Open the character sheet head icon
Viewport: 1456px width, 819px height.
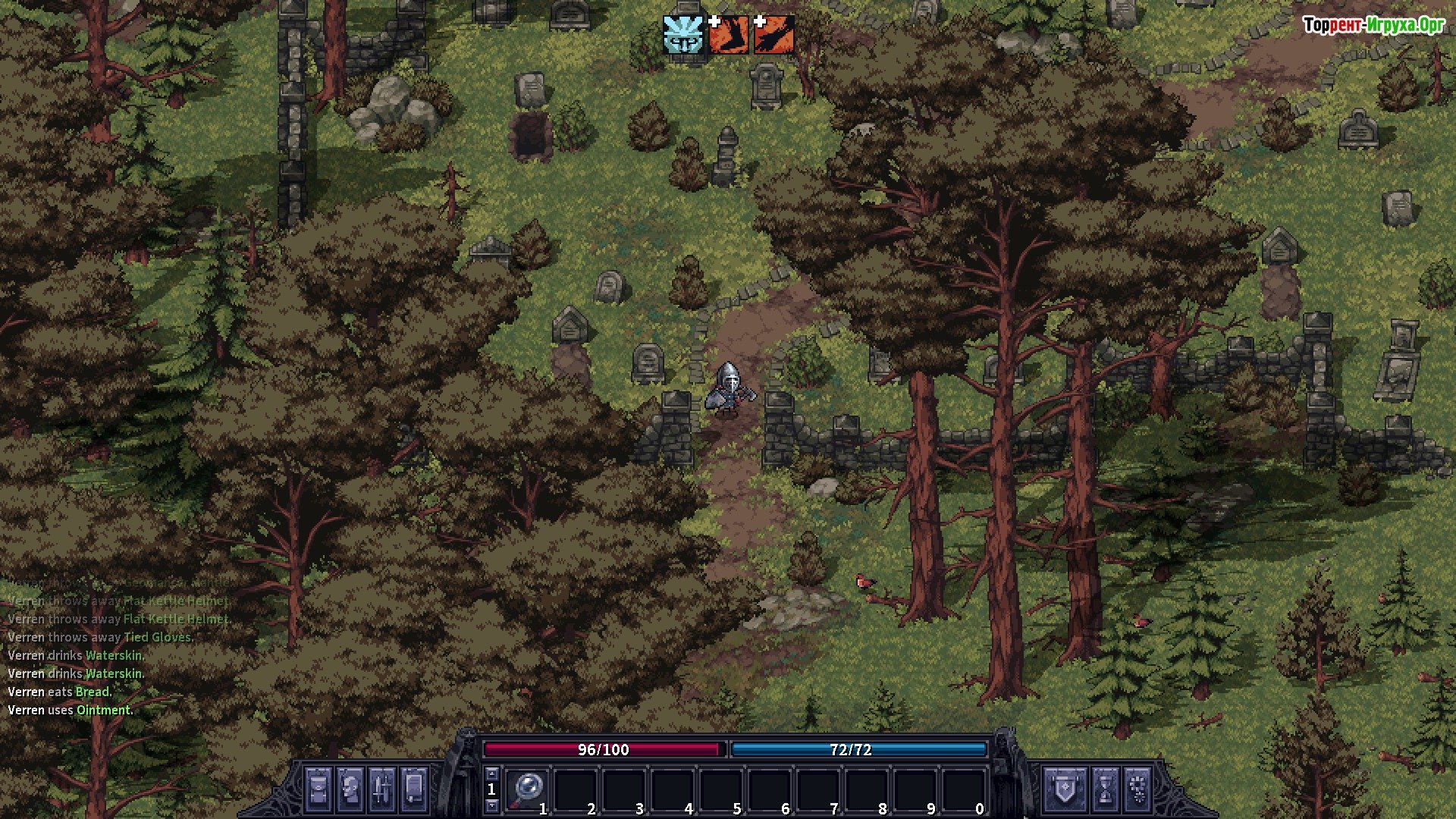350,789
